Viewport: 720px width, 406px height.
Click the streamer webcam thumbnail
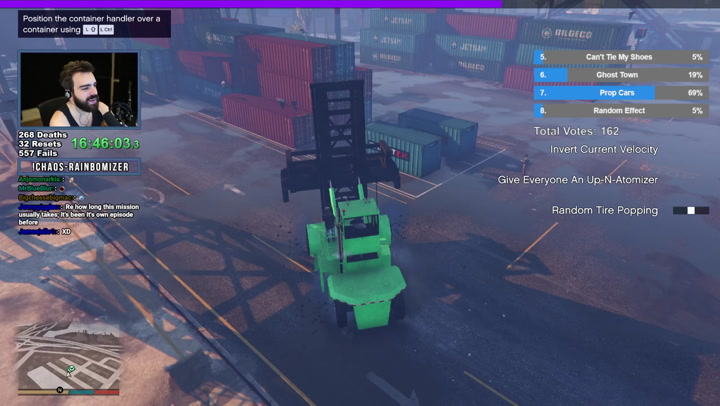point(79,89)
